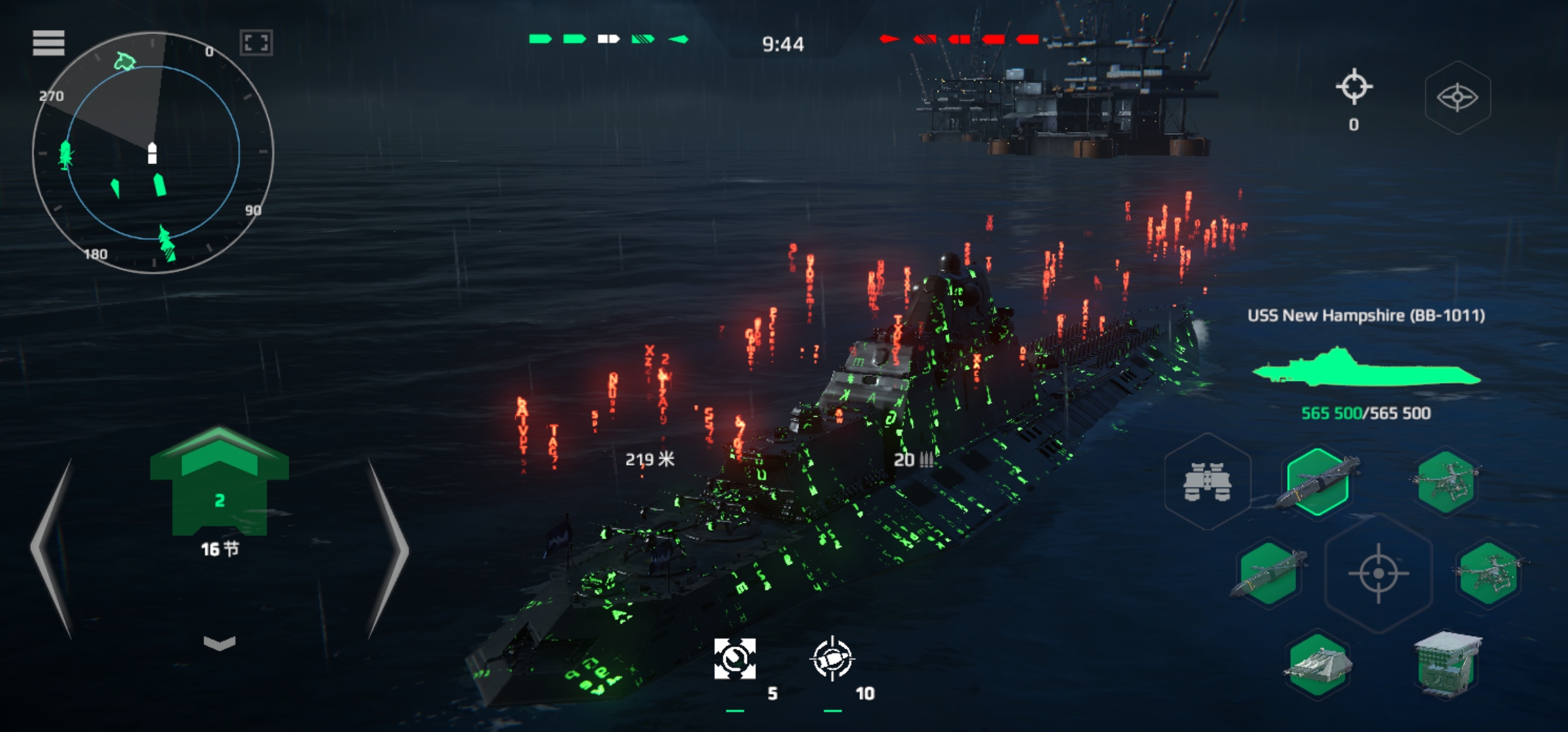Image resolution: width=1568 pixels, height=732 pixels.
Task: Switch camera view with the eye hexagon
Action: (1457, 98)
